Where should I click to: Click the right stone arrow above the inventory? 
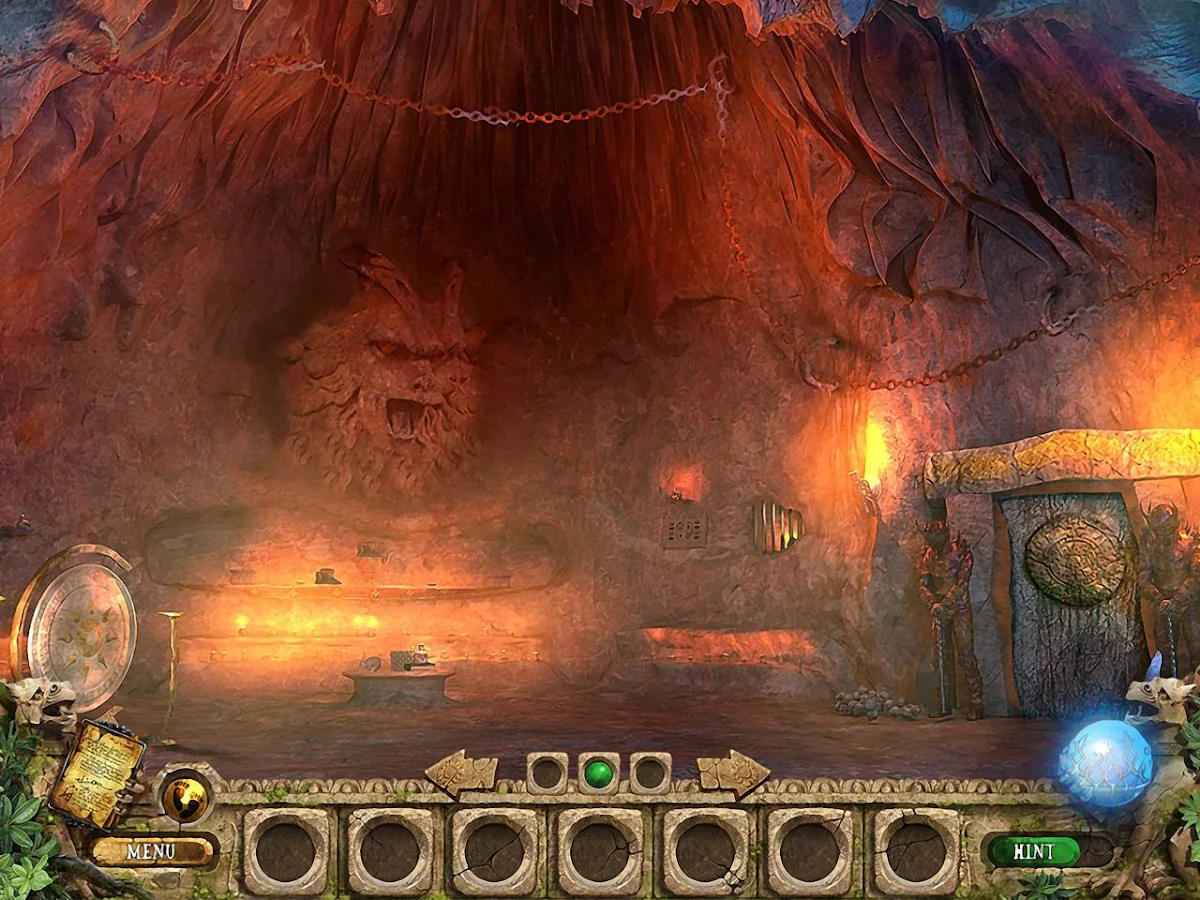point(734,772)
